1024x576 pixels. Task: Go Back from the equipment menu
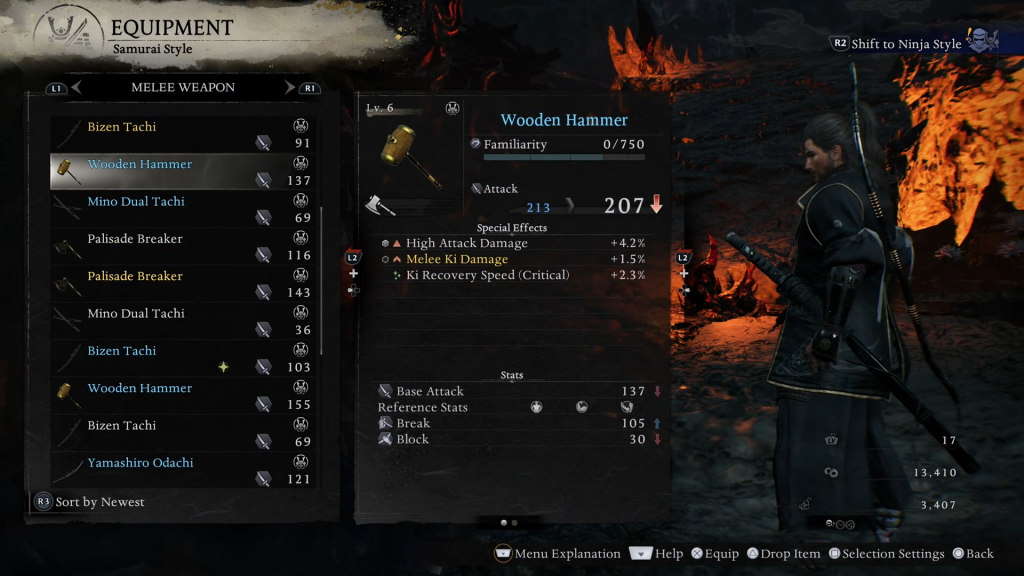click(x=973, y=554)
